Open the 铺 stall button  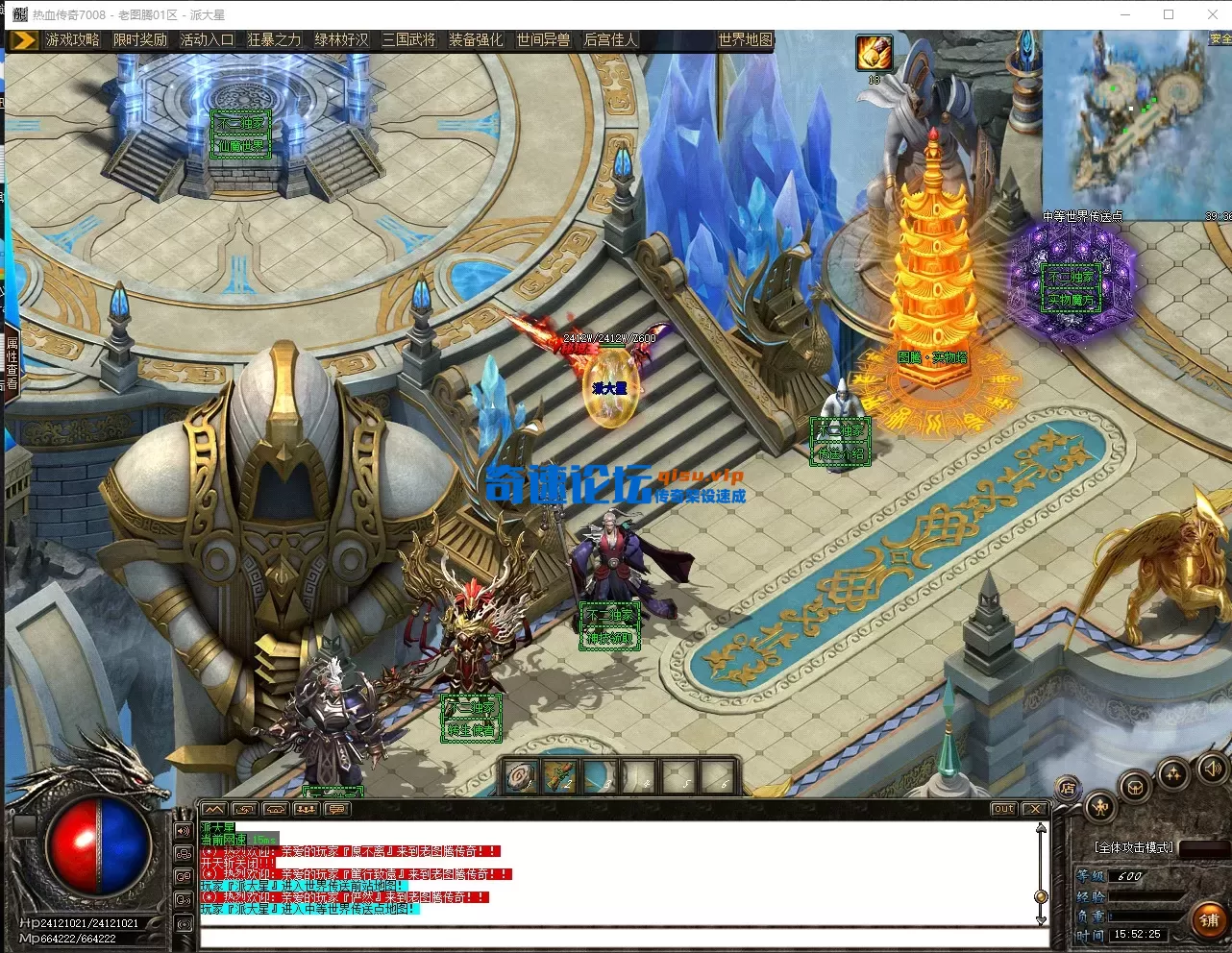click(1209, 919)
